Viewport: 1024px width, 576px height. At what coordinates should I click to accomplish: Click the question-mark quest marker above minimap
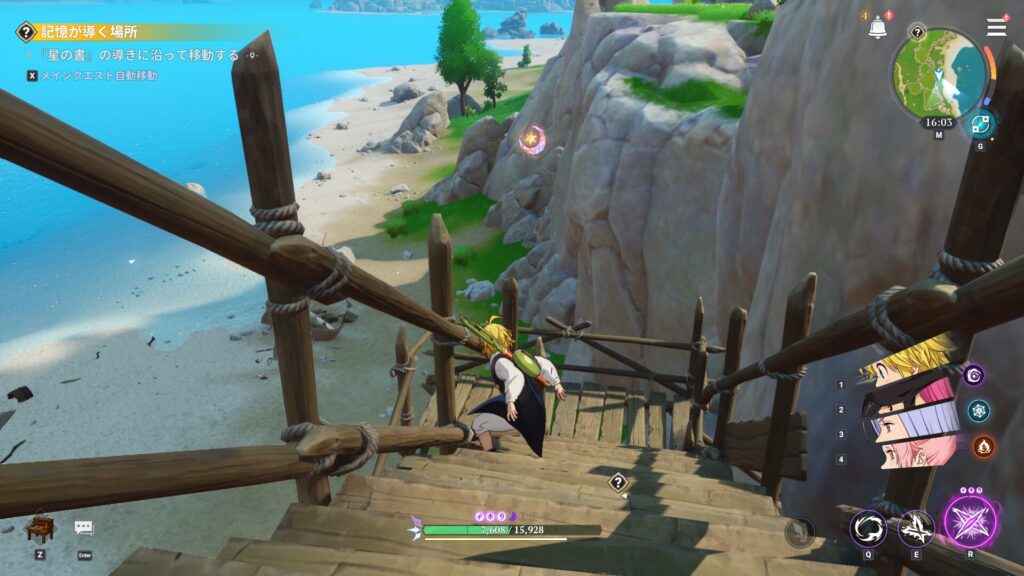[917, 31]
